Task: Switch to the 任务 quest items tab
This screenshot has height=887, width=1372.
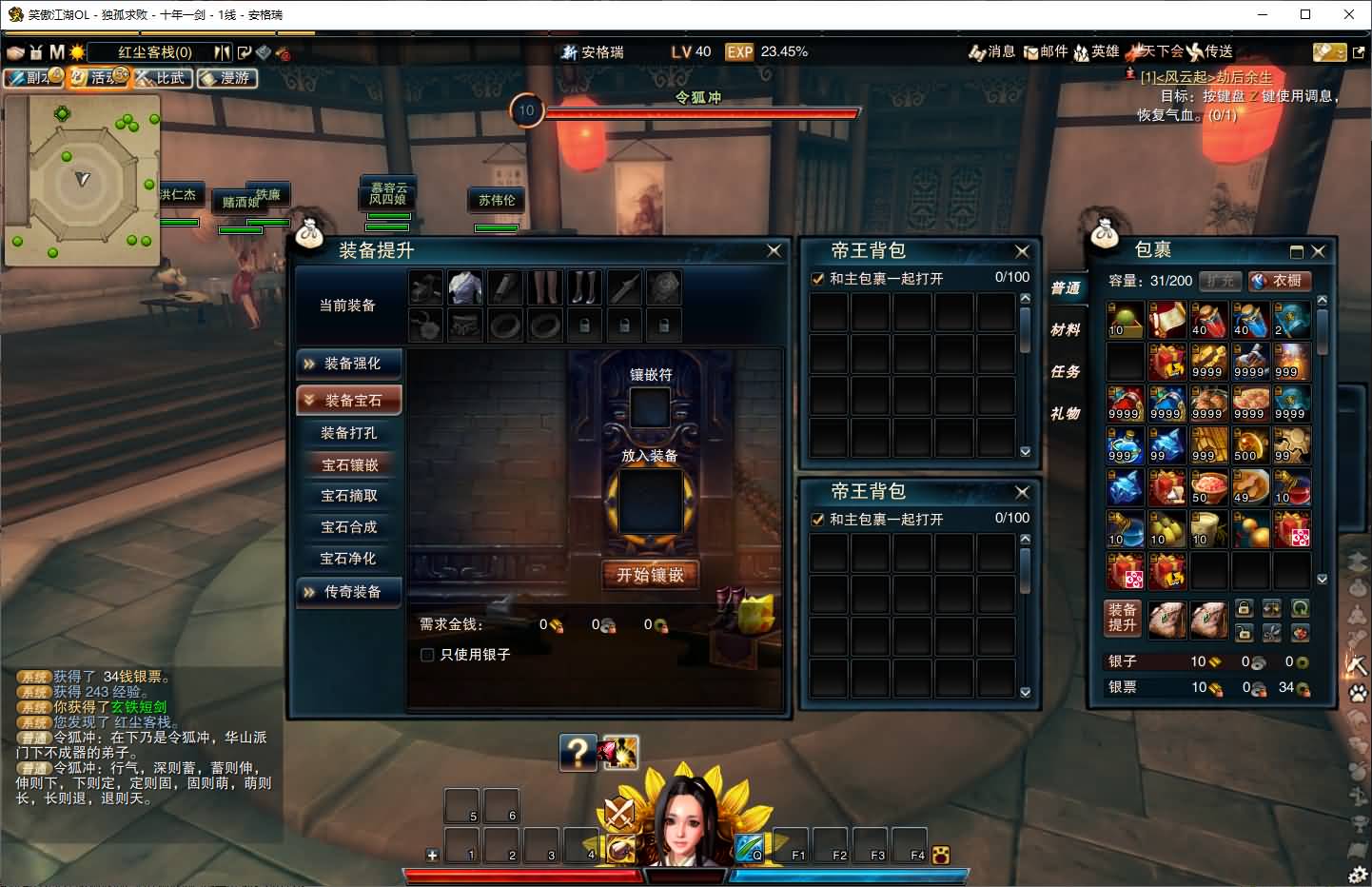Action: click(1065, 372)
